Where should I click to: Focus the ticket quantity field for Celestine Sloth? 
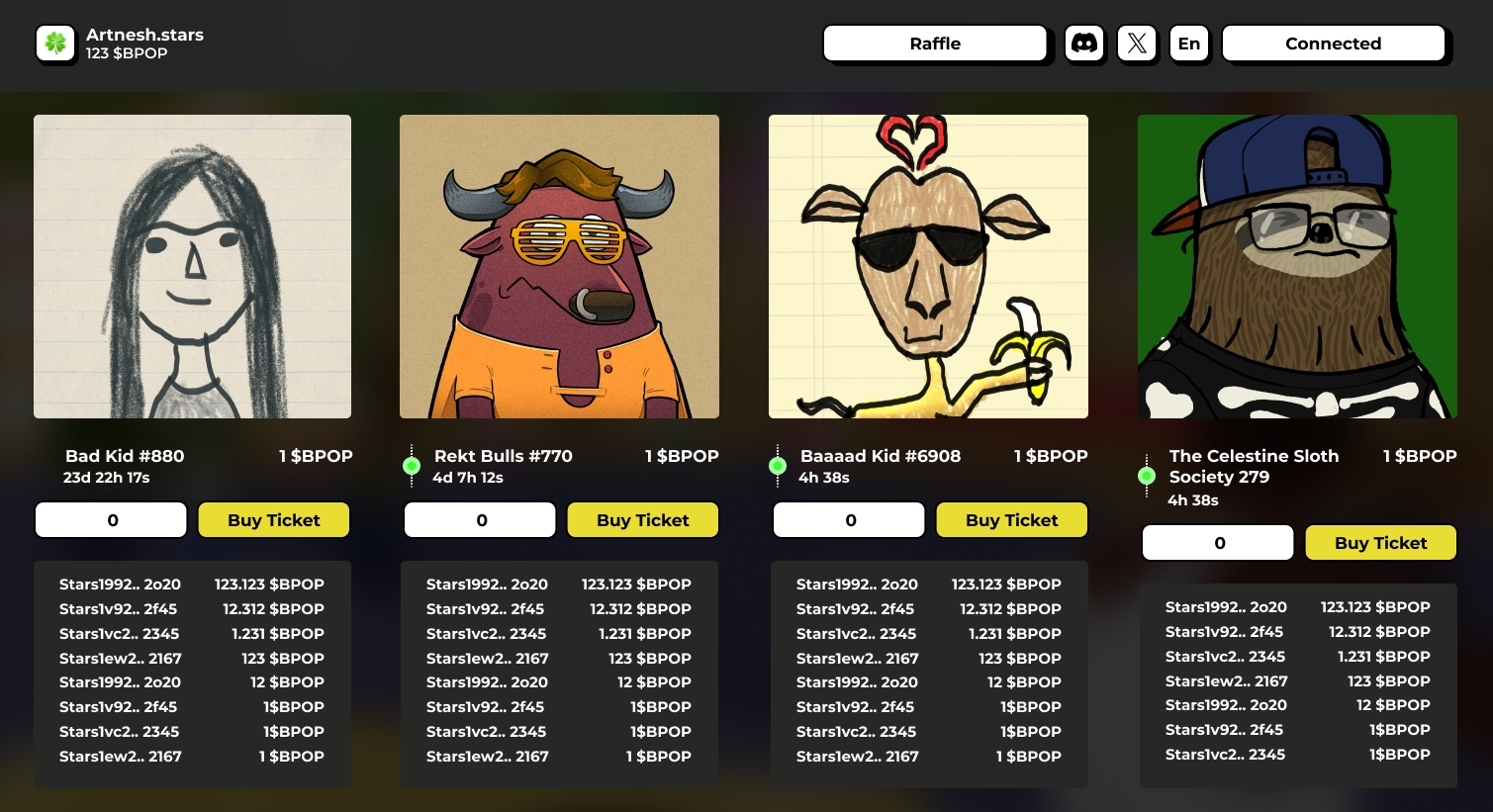(1219, 543)
